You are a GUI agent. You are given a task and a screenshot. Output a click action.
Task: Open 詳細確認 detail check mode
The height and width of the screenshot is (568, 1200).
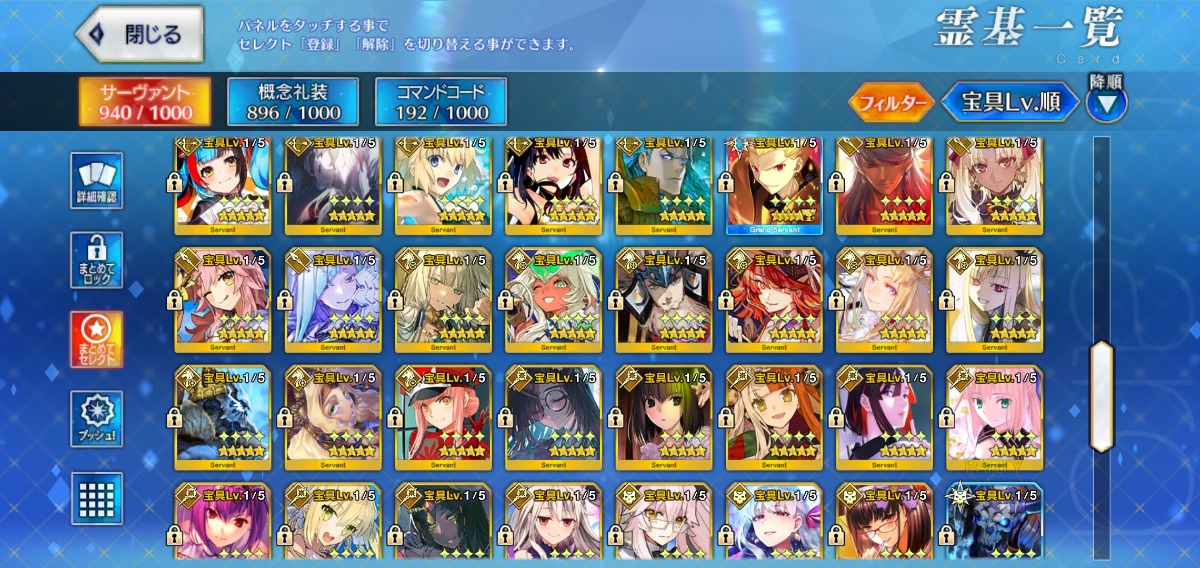pyautogui.click(x=97, y=181)
